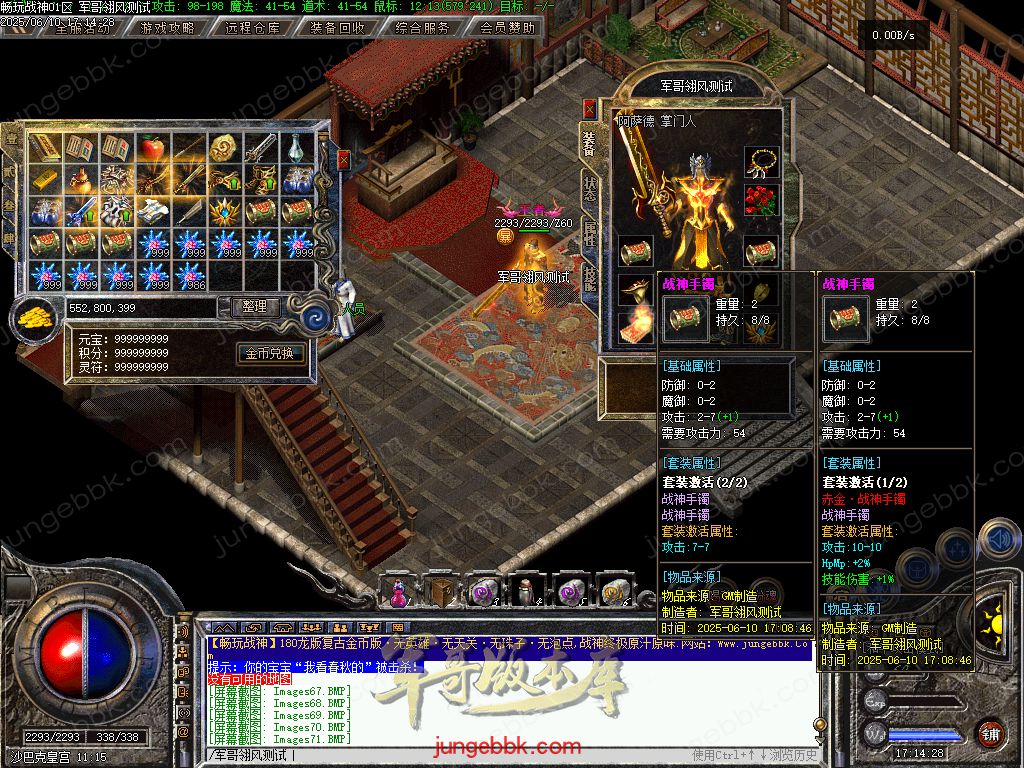Open the 远程仓库 remote warehouse
The height and width of the screenshot is (768, 1024).
coord(252,28)
